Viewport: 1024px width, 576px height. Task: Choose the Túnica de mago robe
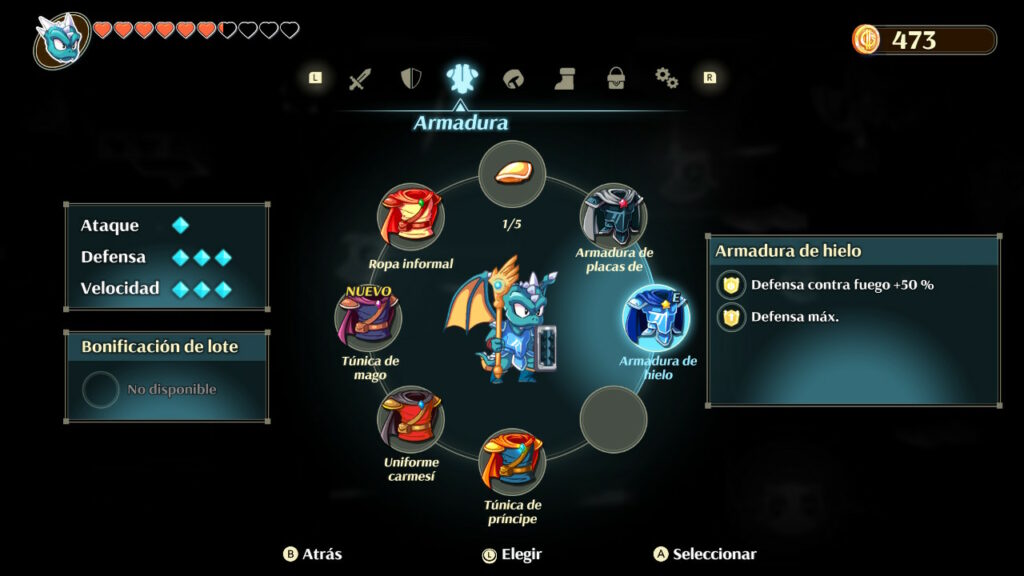pos(369,318)
